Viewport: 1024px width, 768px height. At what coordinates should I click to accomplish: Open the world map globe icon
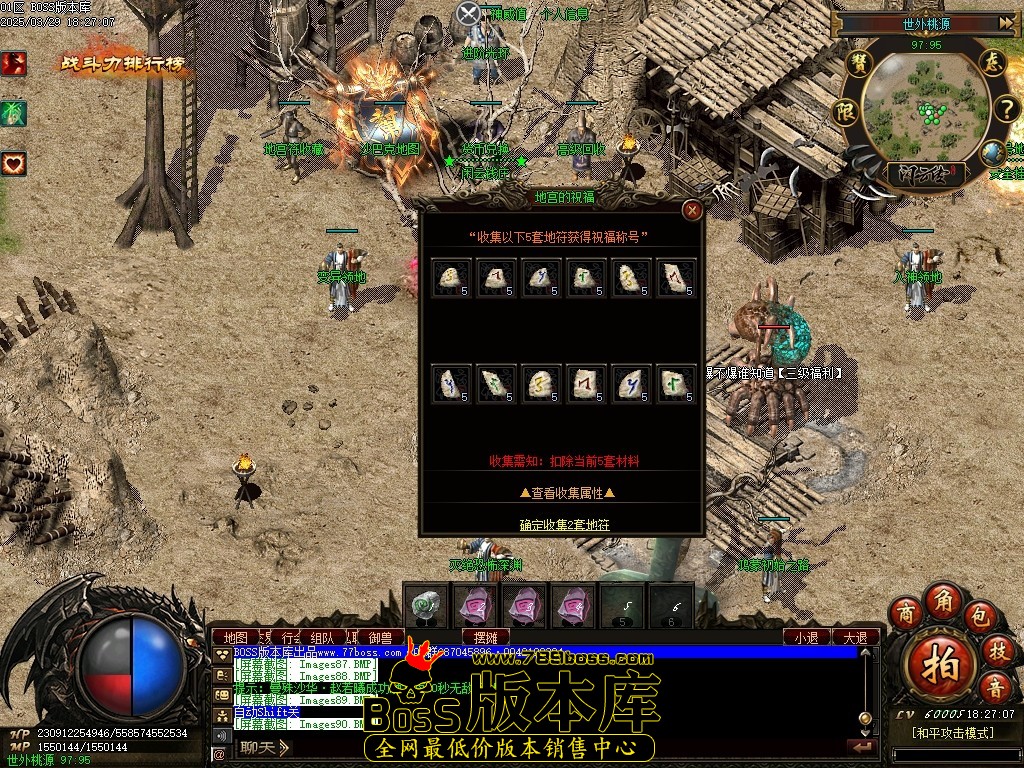[x=993, y=153]
